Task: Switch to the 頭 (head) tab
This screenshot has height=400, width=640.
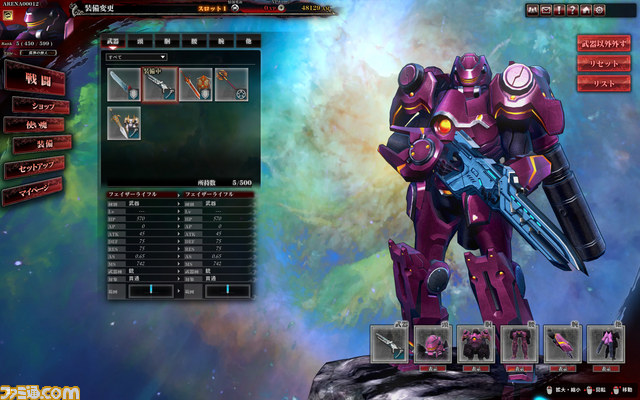Action: 141,43
